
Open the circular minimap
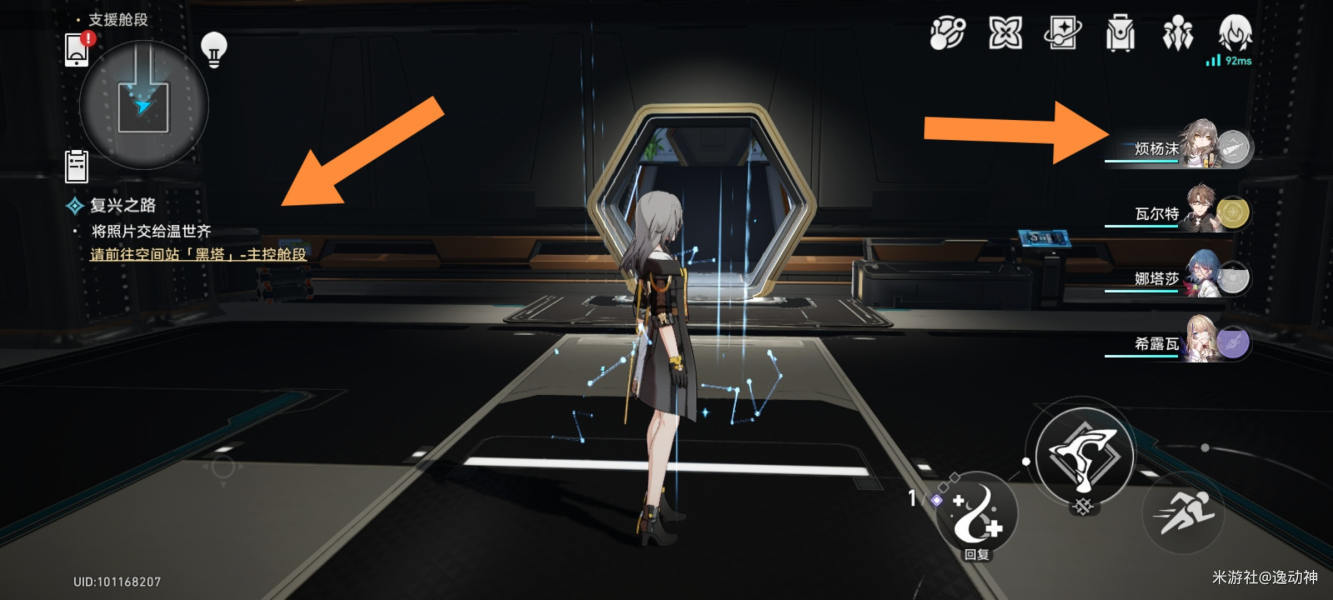tap(144, 102)
